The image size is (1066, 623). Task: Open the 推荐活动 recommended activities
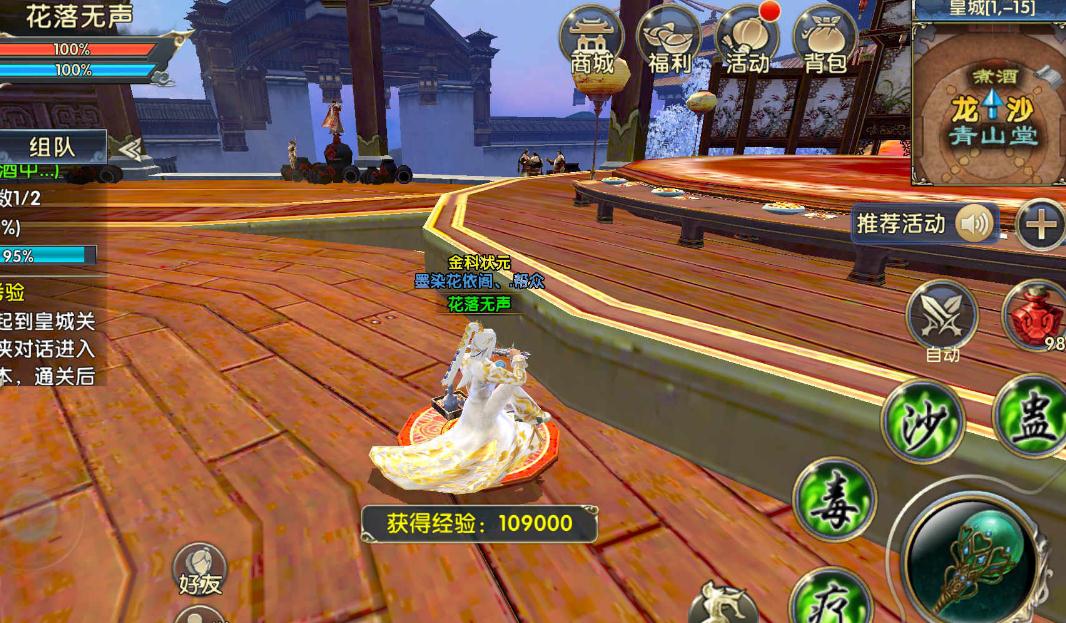900,224
